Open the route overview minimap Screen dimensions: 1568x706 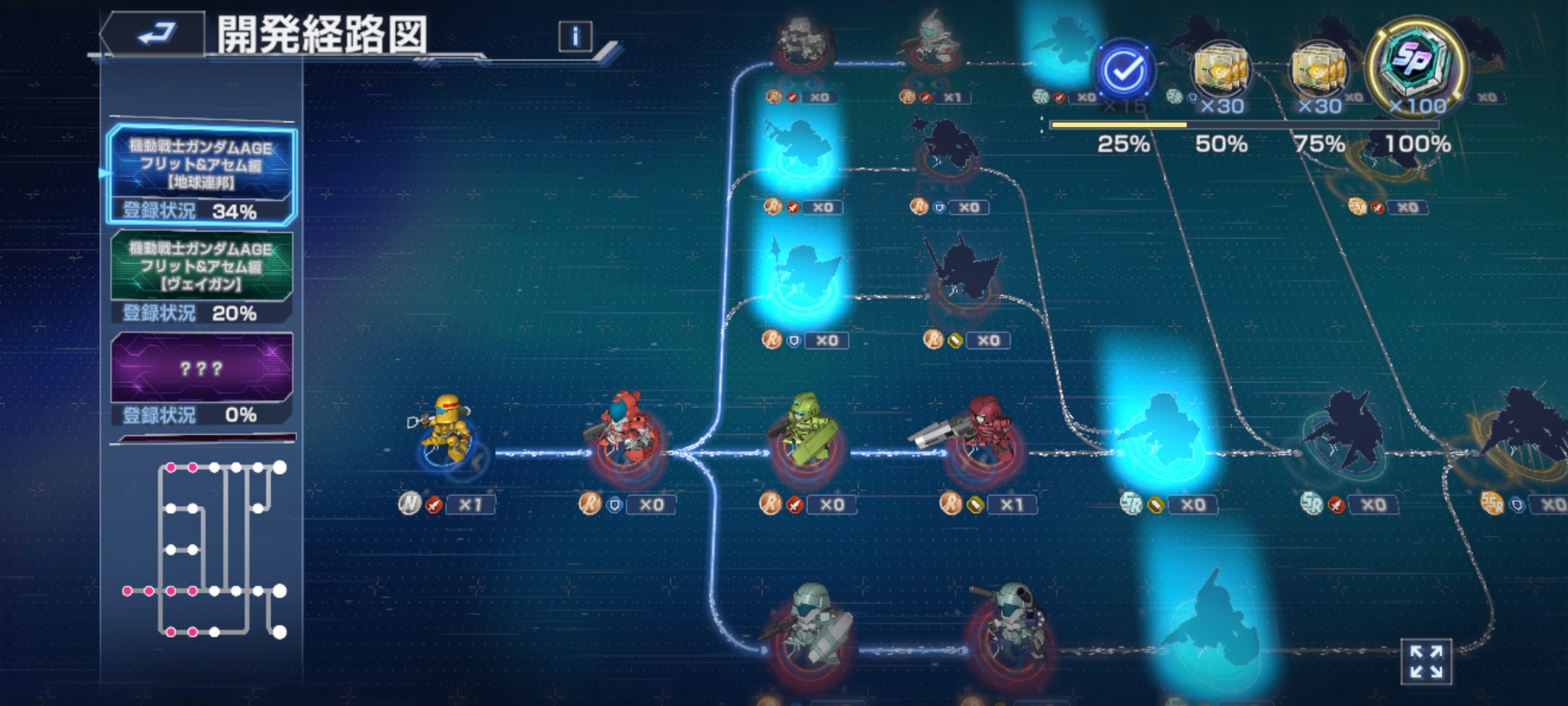click(x=204, y=549)
